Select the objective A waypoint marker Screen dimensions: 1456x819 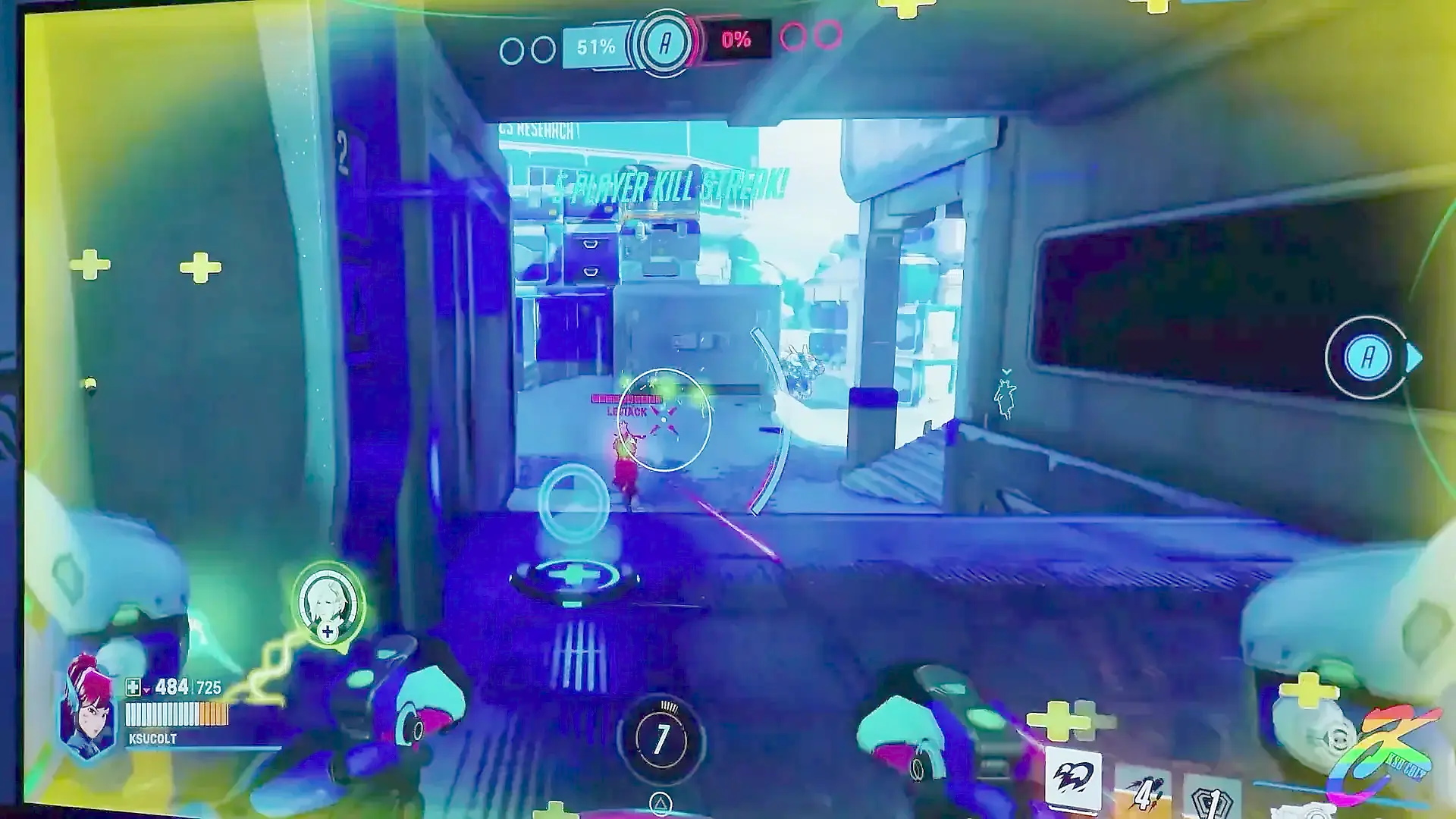pyautogui.click(x=1367, y=357)
